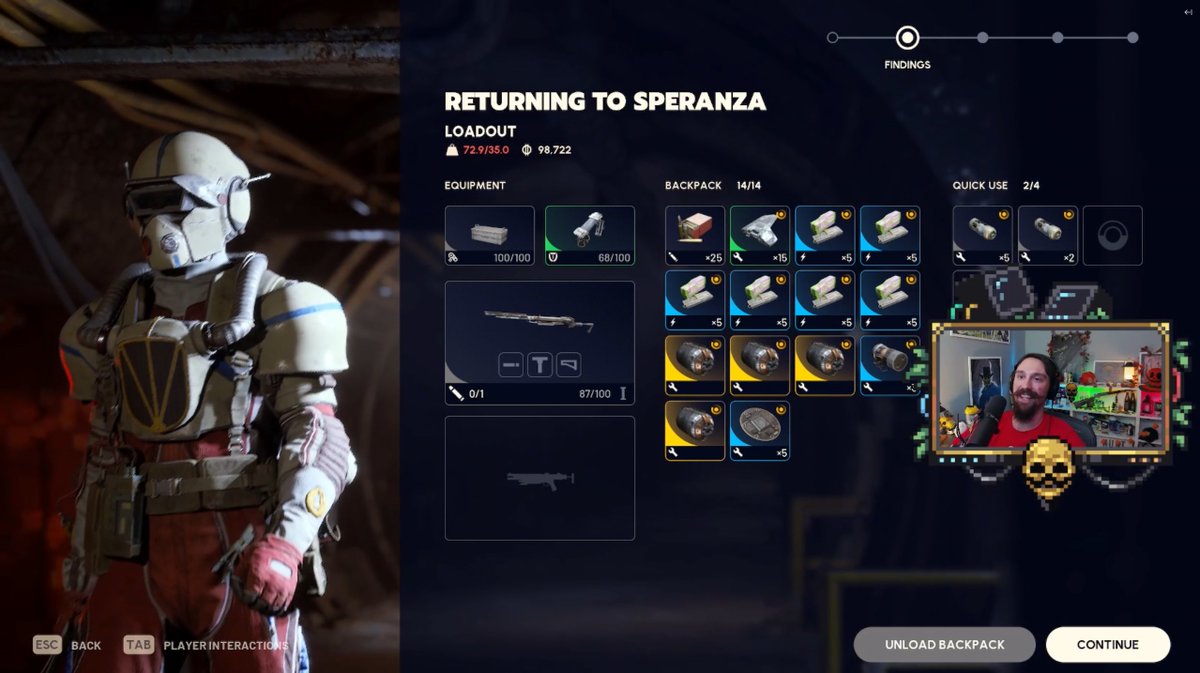
Task: Choose the quick use item stack of 5
Action: 982,235
